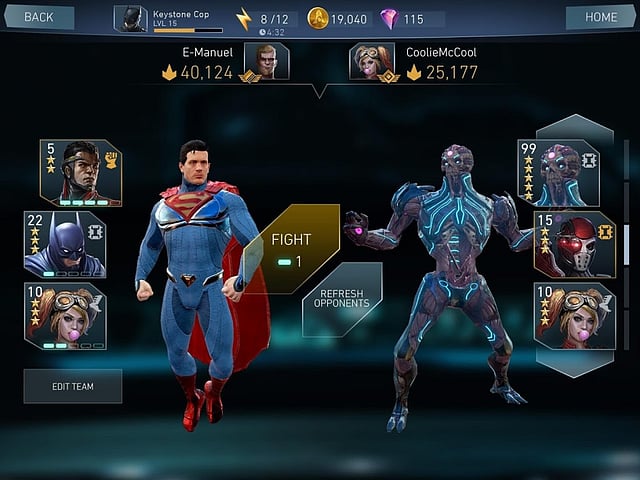The width and height of the screenshot is (640, 480).
Task: Inspect opponent's level 10 Harley Quinn card
Action: tap(574, 316)
